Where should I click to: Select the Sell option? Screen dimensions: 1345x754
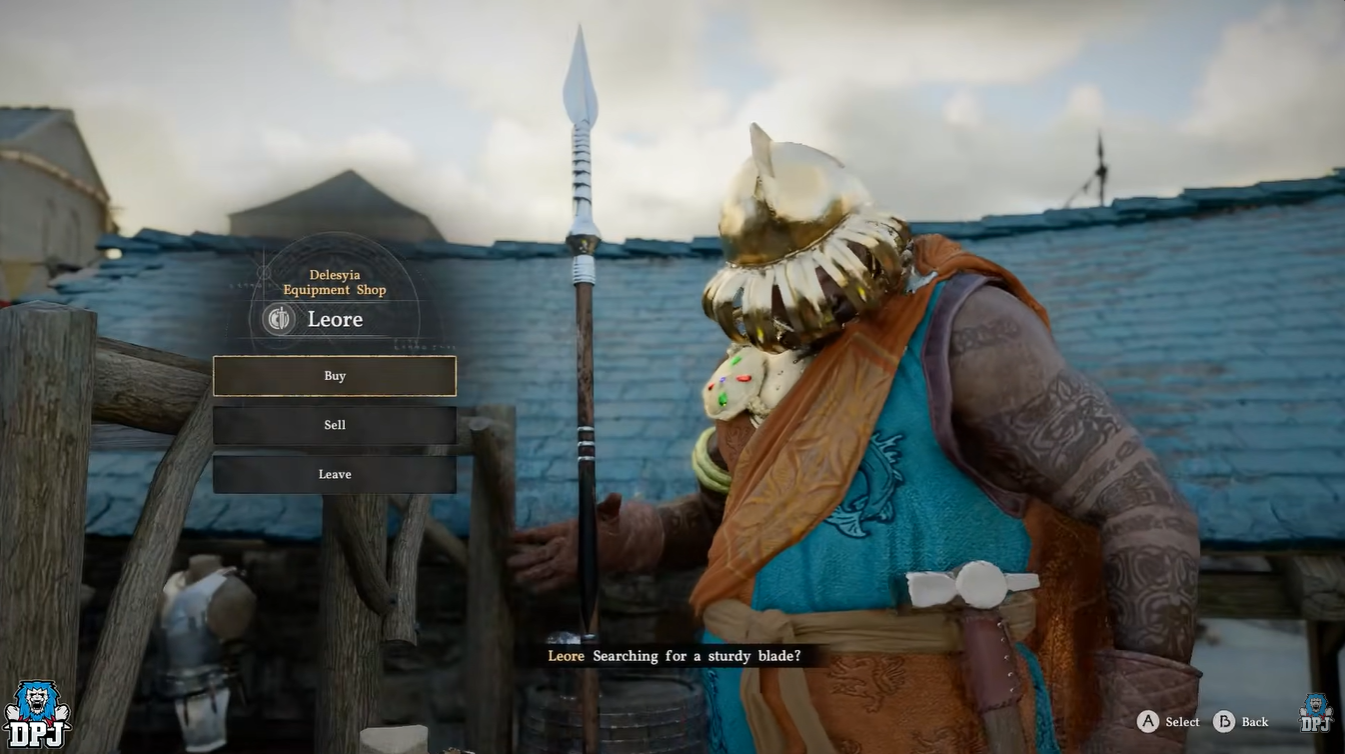pos(334,425)
